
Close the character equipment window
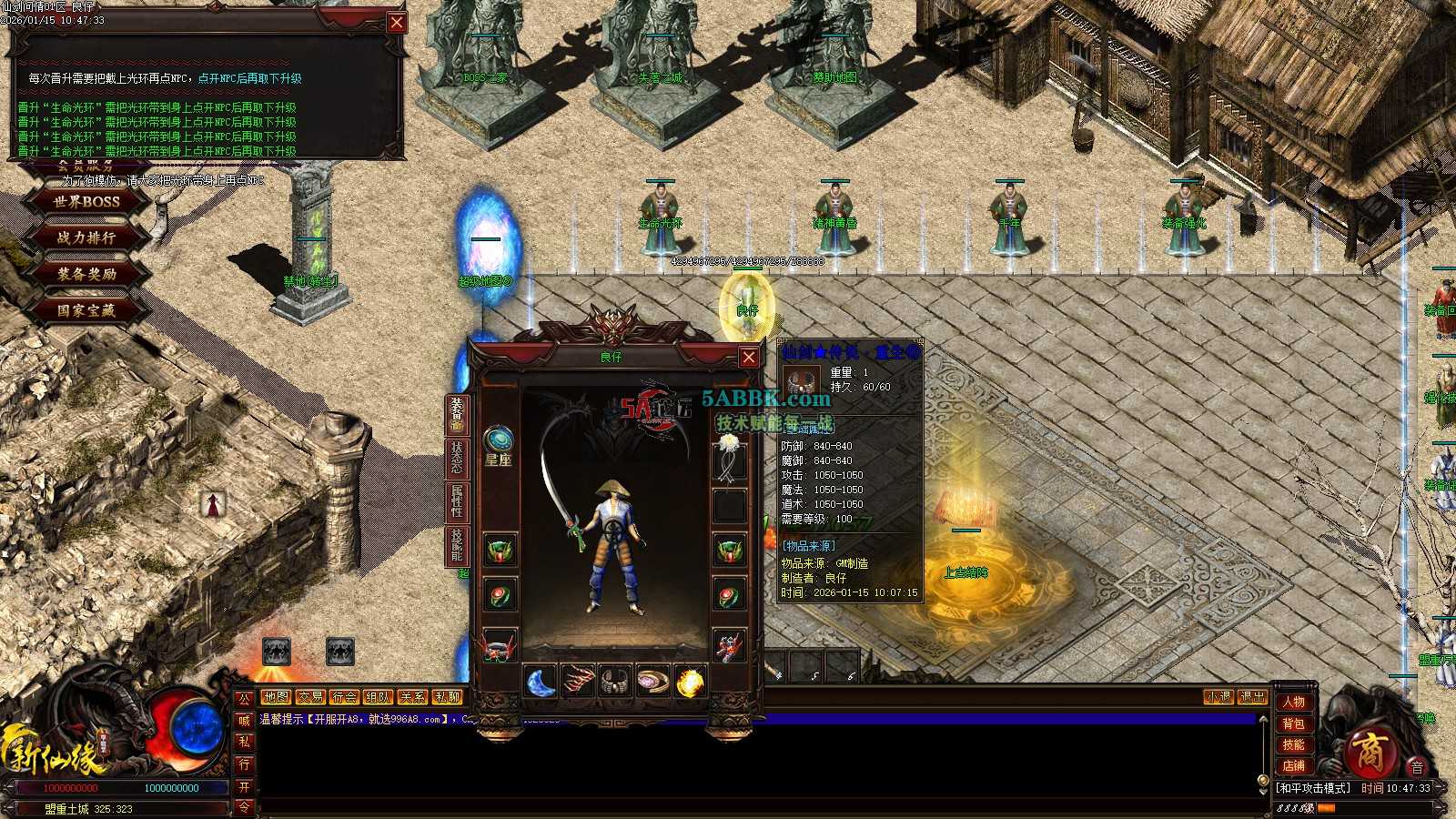click(748, 358)
